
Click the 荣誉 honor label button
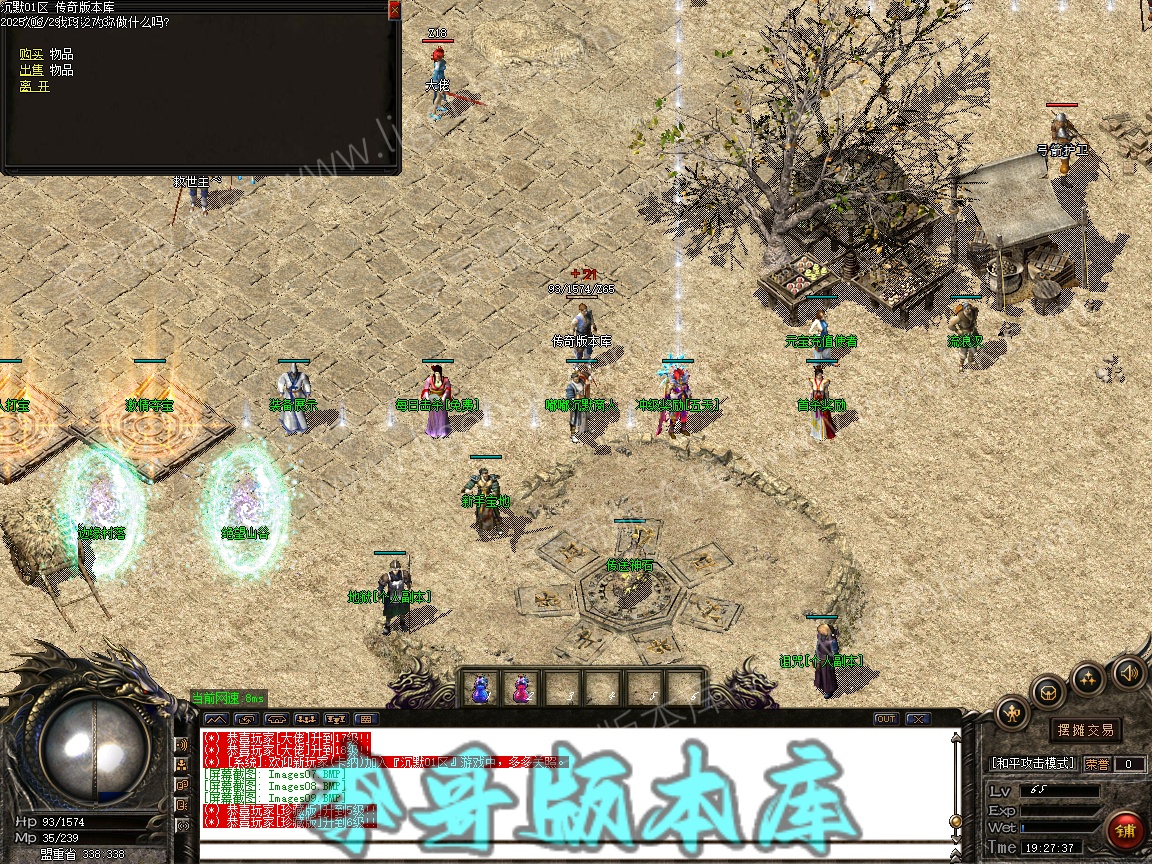tap(1097, 763)
